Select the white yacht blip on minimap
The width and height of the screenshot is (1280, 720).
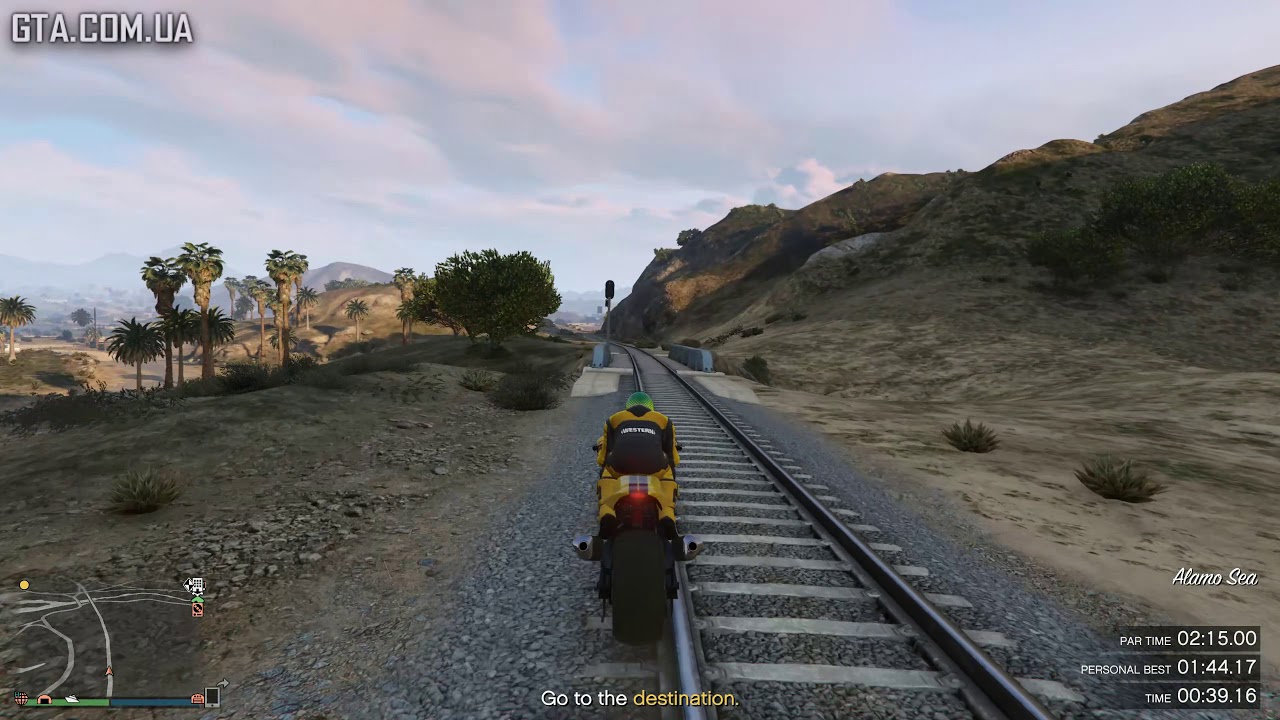pyautogui.click(x=71, y=698)
